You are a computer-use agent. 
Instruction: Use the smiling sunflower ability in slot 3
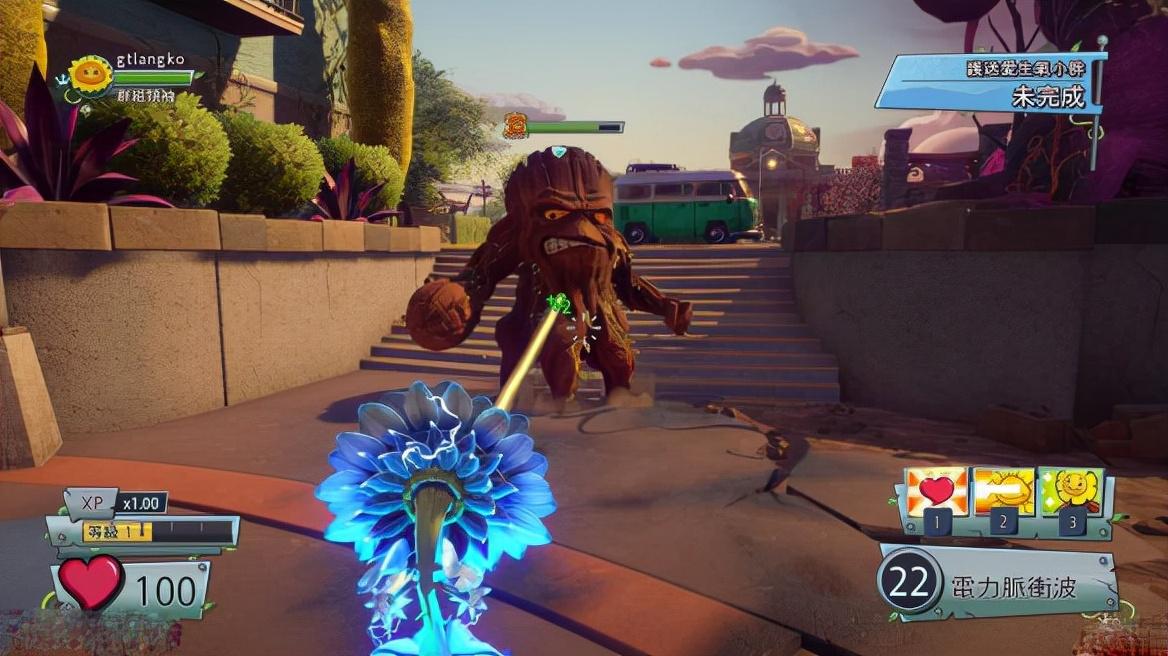click(x=1071, y=491)
